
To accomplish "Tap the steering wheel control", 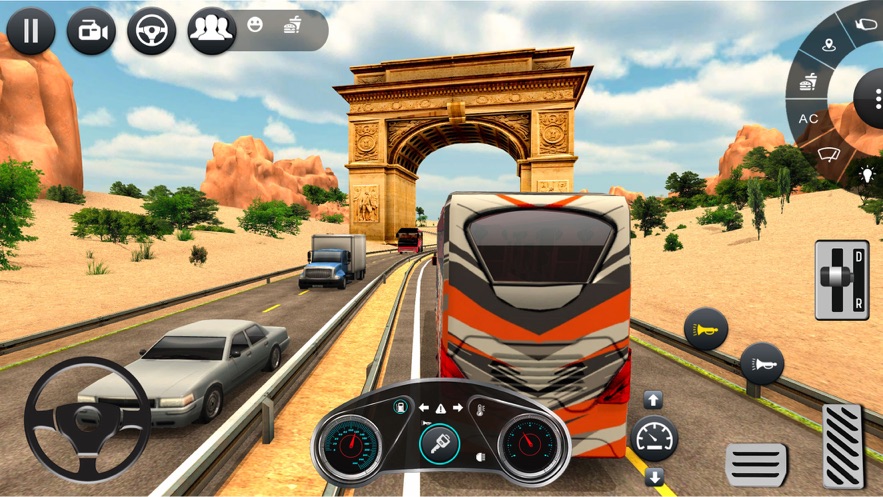I will [87, 419].
